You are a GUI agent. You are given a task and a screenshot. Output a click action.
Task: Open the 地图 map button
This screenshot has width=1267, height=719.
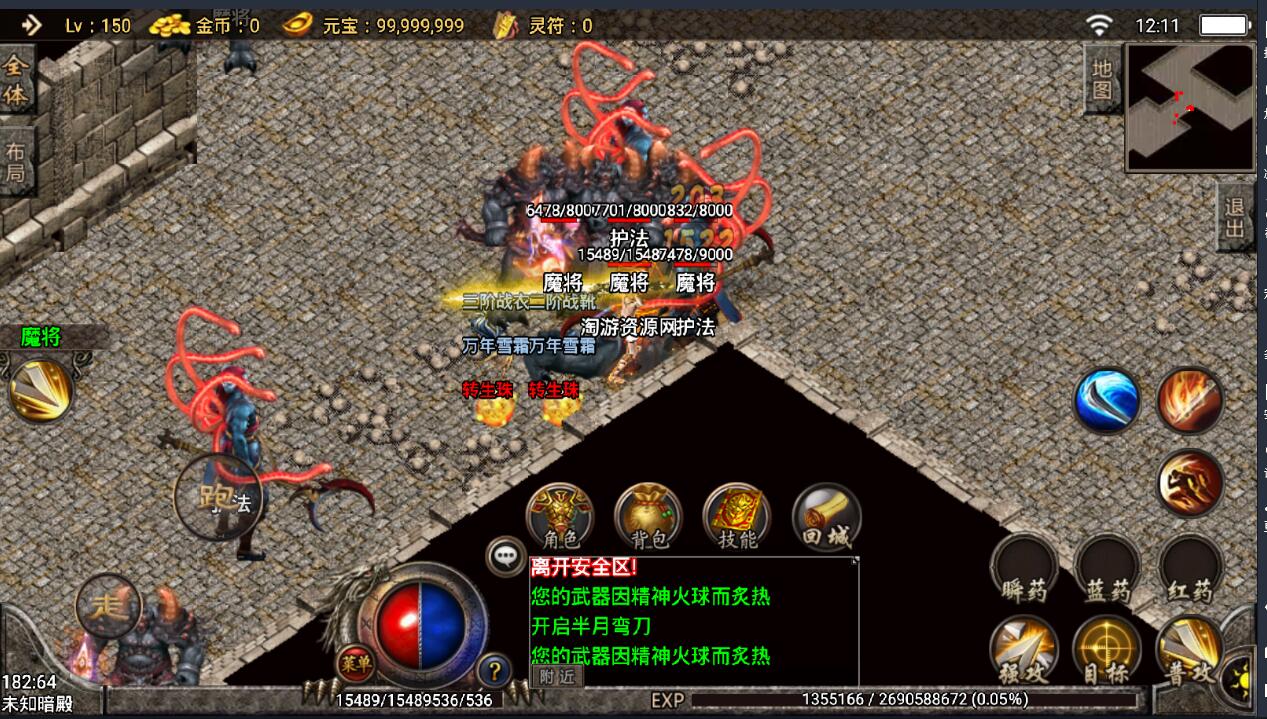point(1102,80)
